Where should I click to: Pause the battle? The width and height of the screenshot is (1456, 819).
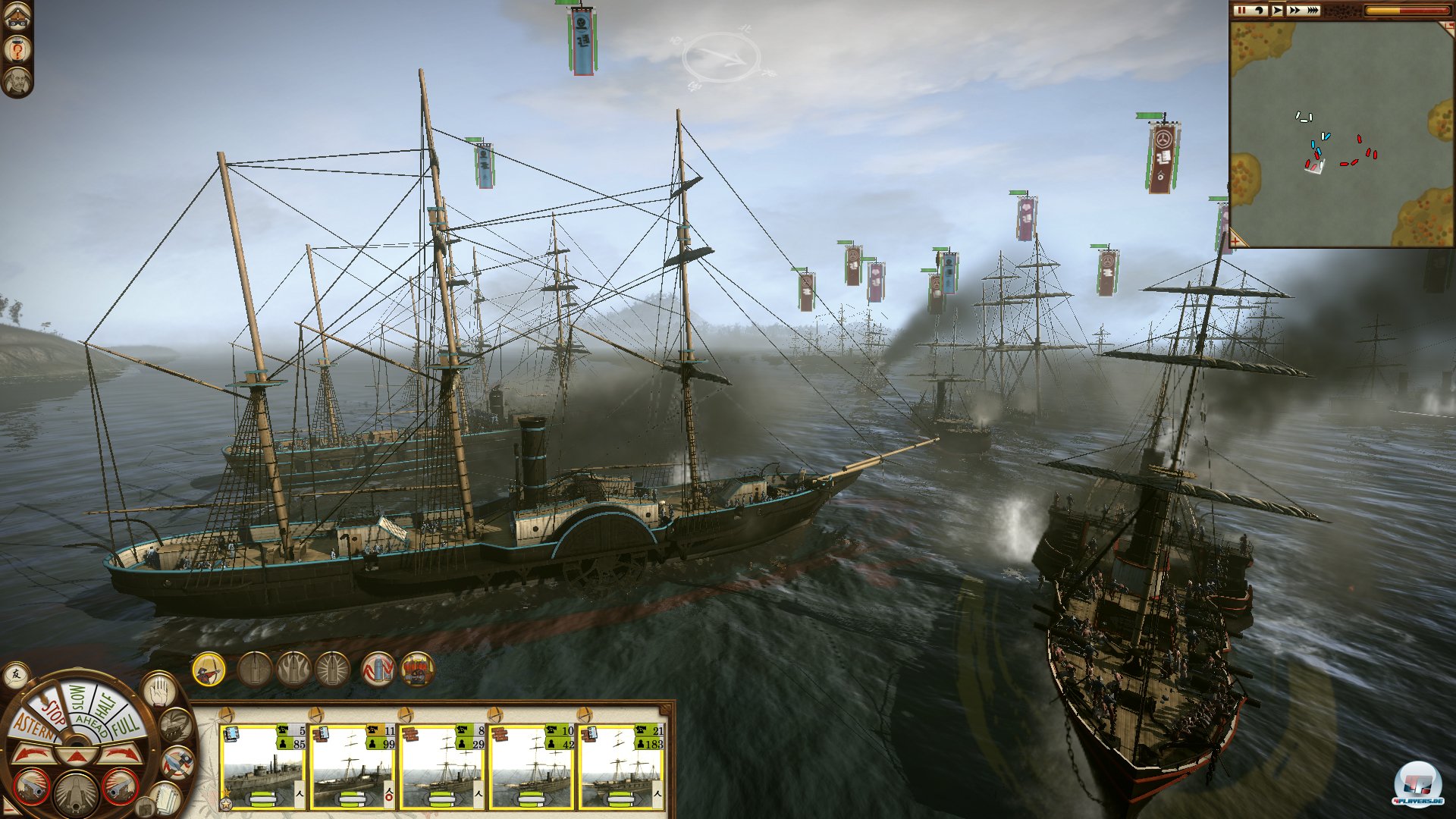pos(1242,11)
